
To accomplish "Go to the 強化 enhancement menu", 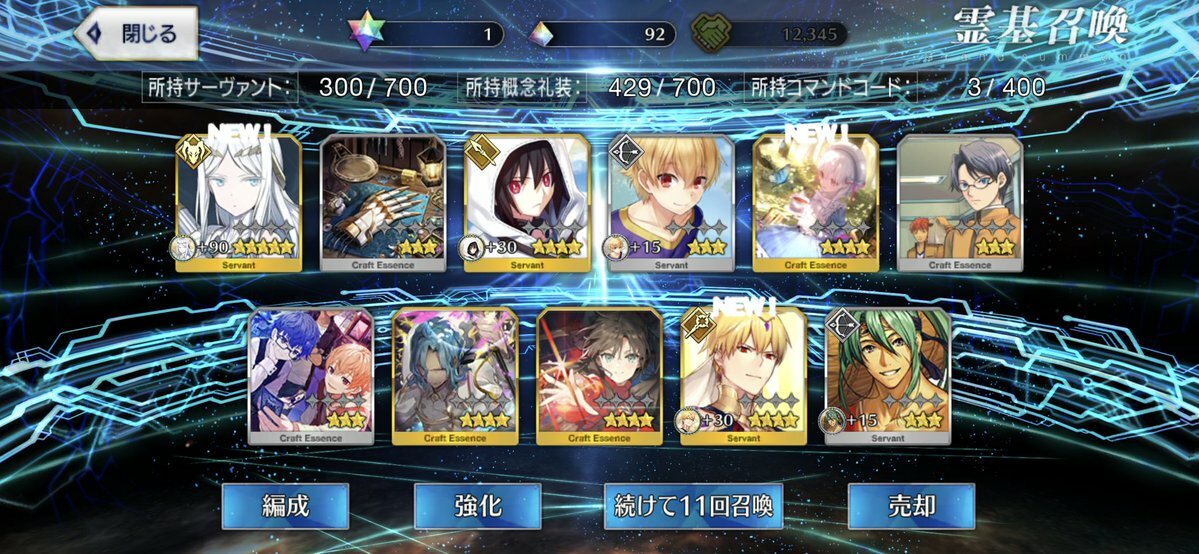I will coord(477,506).
